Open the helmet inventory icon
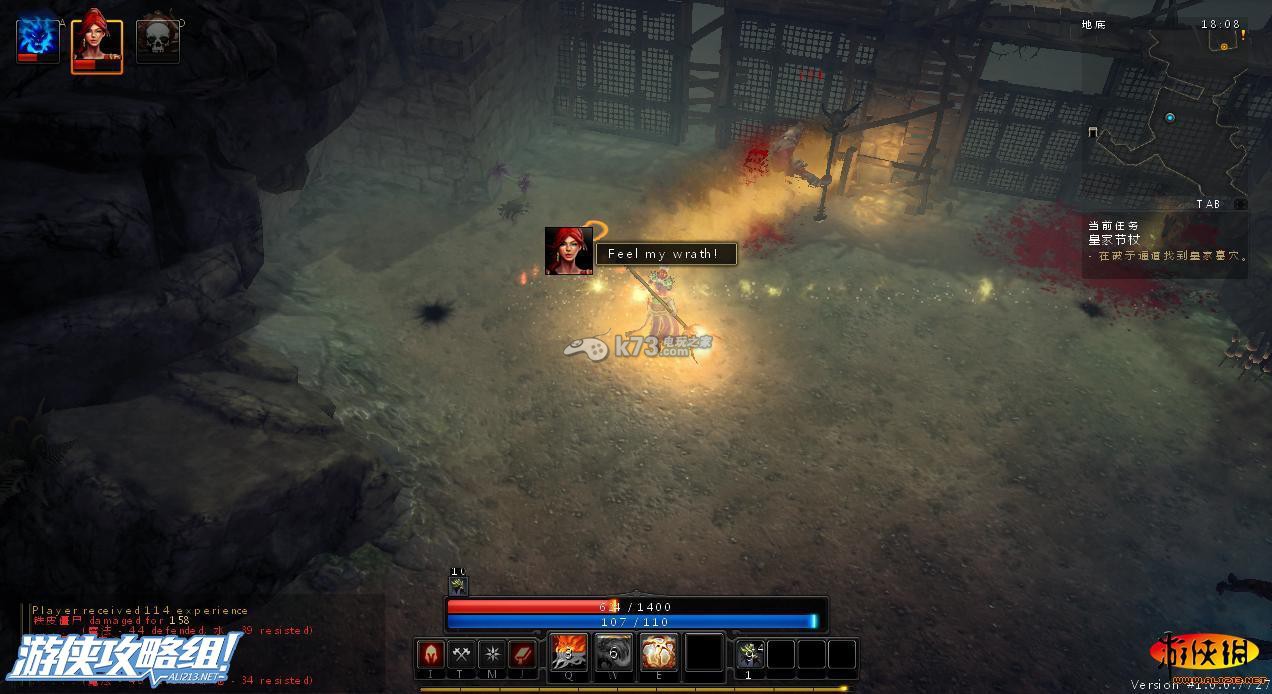This screenshot has height=694, width=1272. [430, 655]
